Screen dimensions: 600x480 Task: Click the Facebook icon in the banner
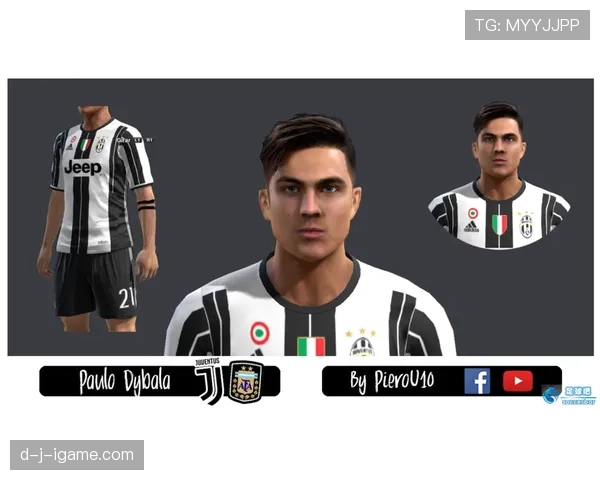click(x=477, y=381)
